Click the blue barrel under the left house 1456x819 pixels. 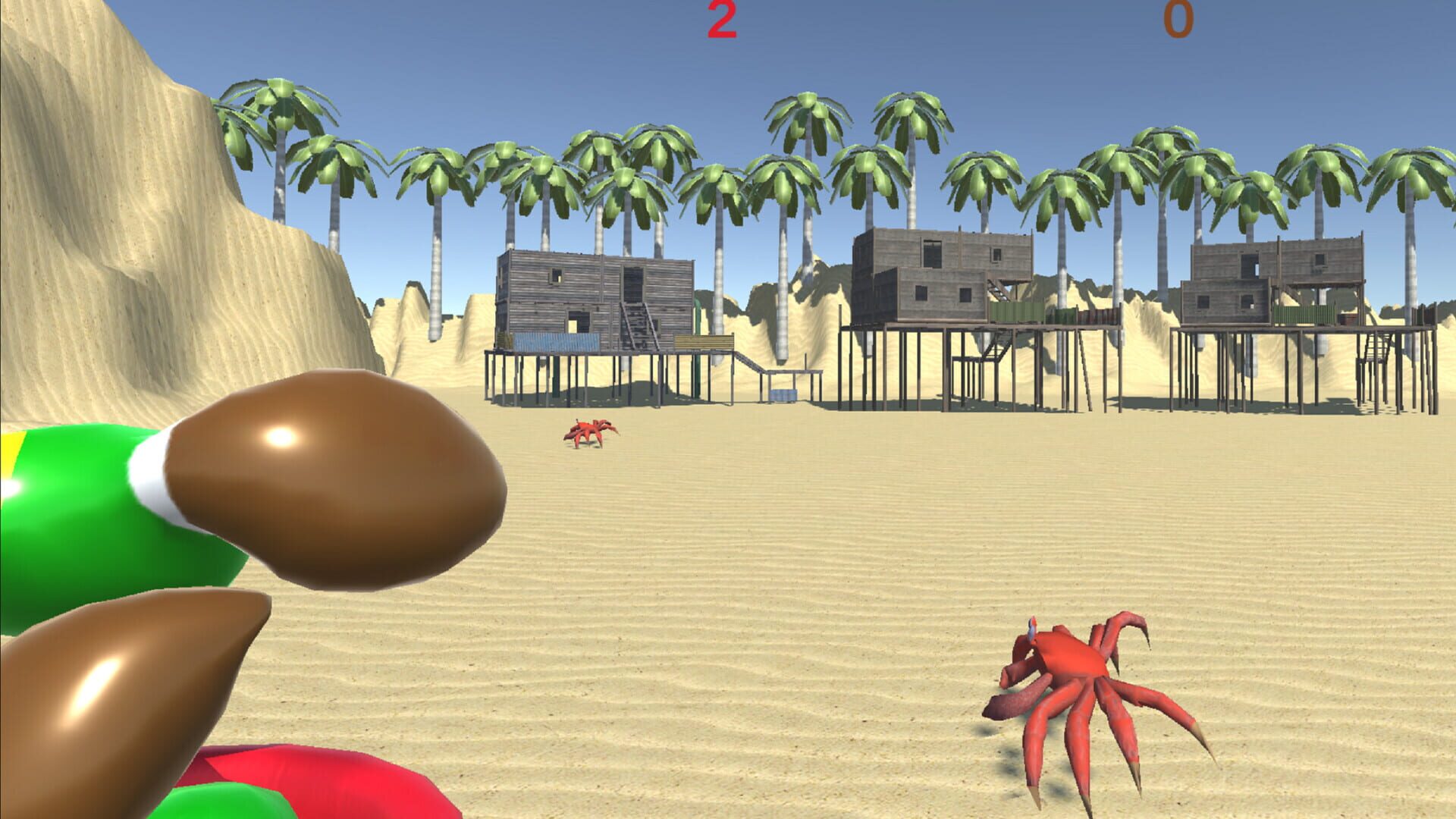pyautogui.click(x=783, y=394)
